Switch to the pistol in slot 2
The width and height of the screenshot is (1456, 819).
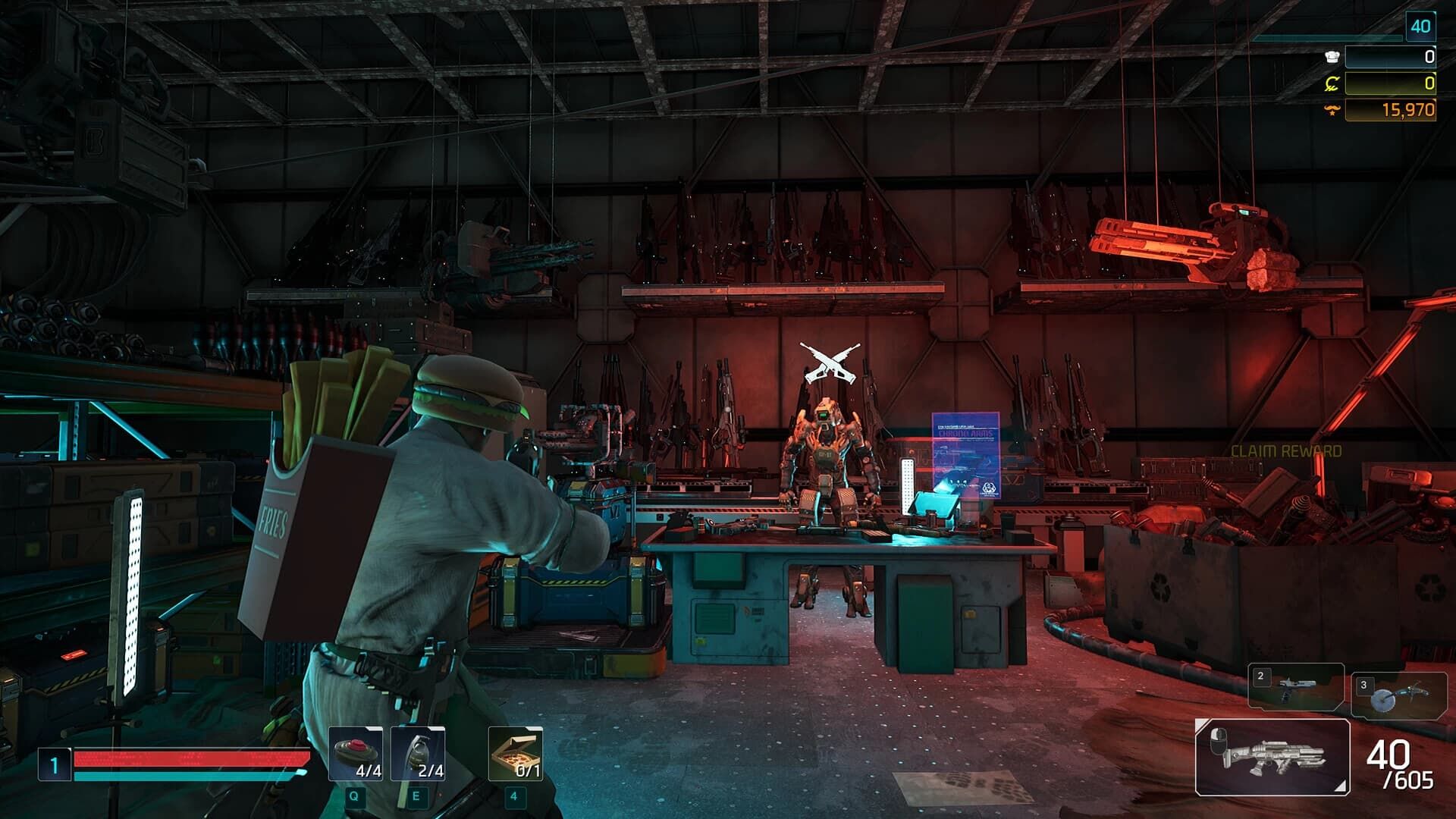point(1296,687)
